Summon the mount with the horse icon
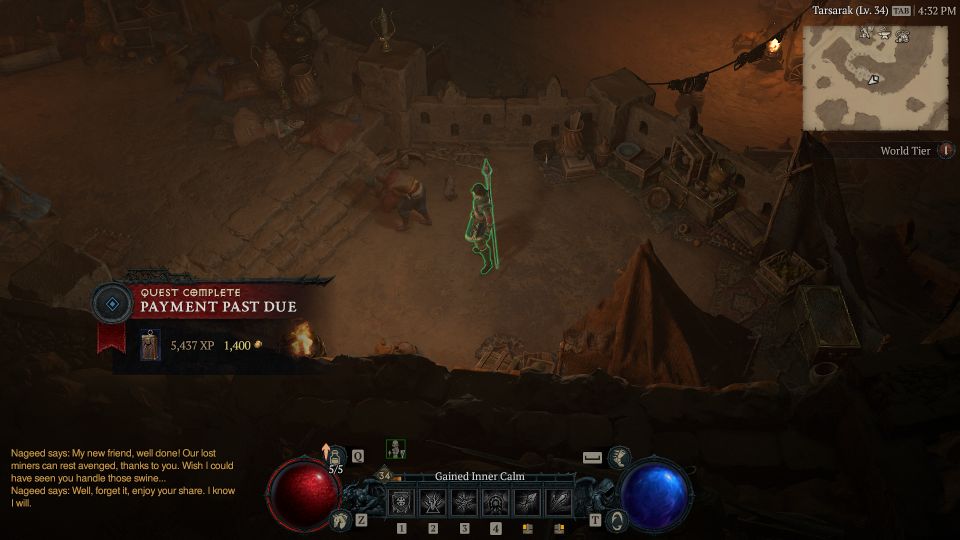960x540 pixels. tap(339, 519)
